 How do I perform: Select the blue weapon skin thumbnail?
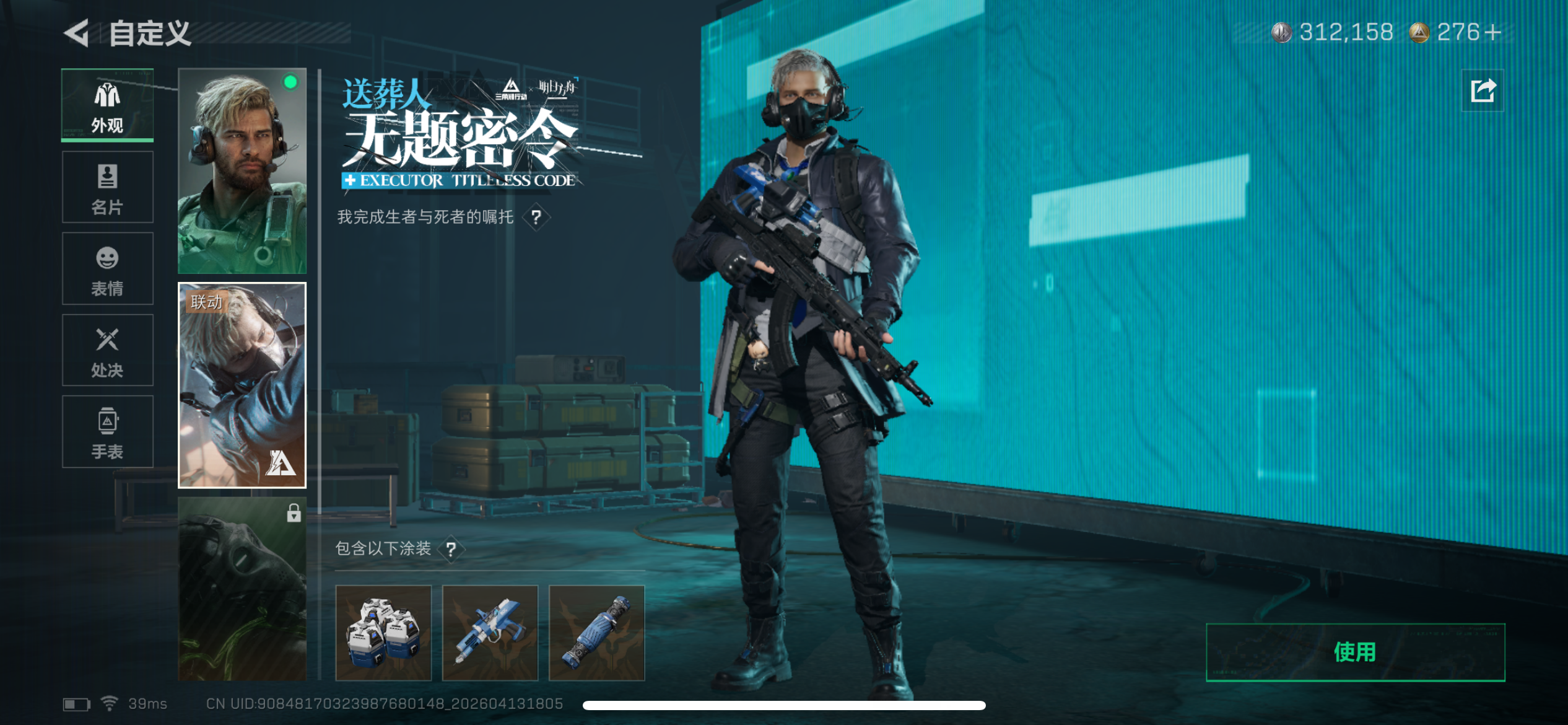pos(490,632)
